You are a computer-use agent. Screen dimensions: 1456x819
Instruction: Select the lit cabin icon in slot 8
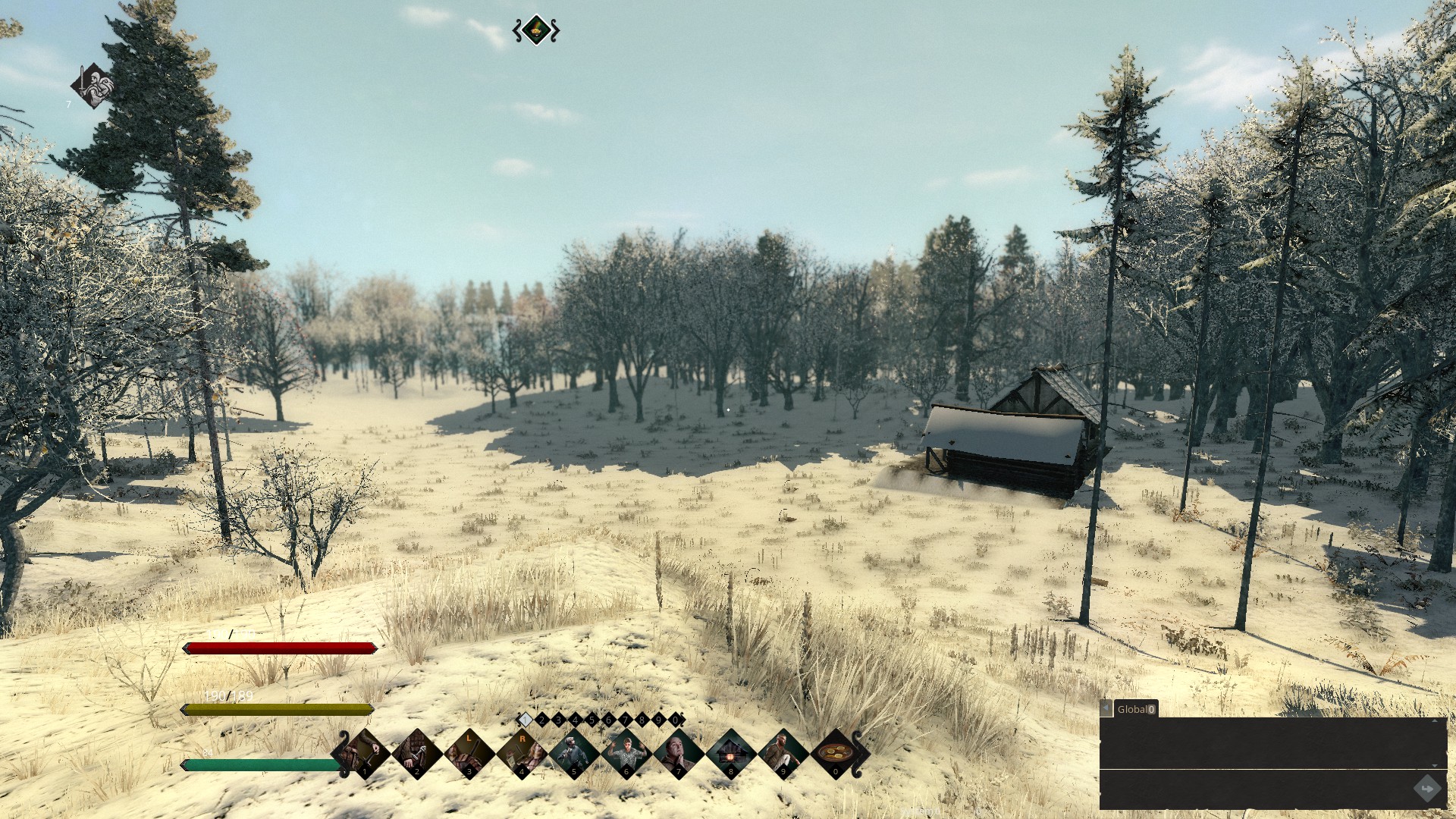(x=730, y=754)
